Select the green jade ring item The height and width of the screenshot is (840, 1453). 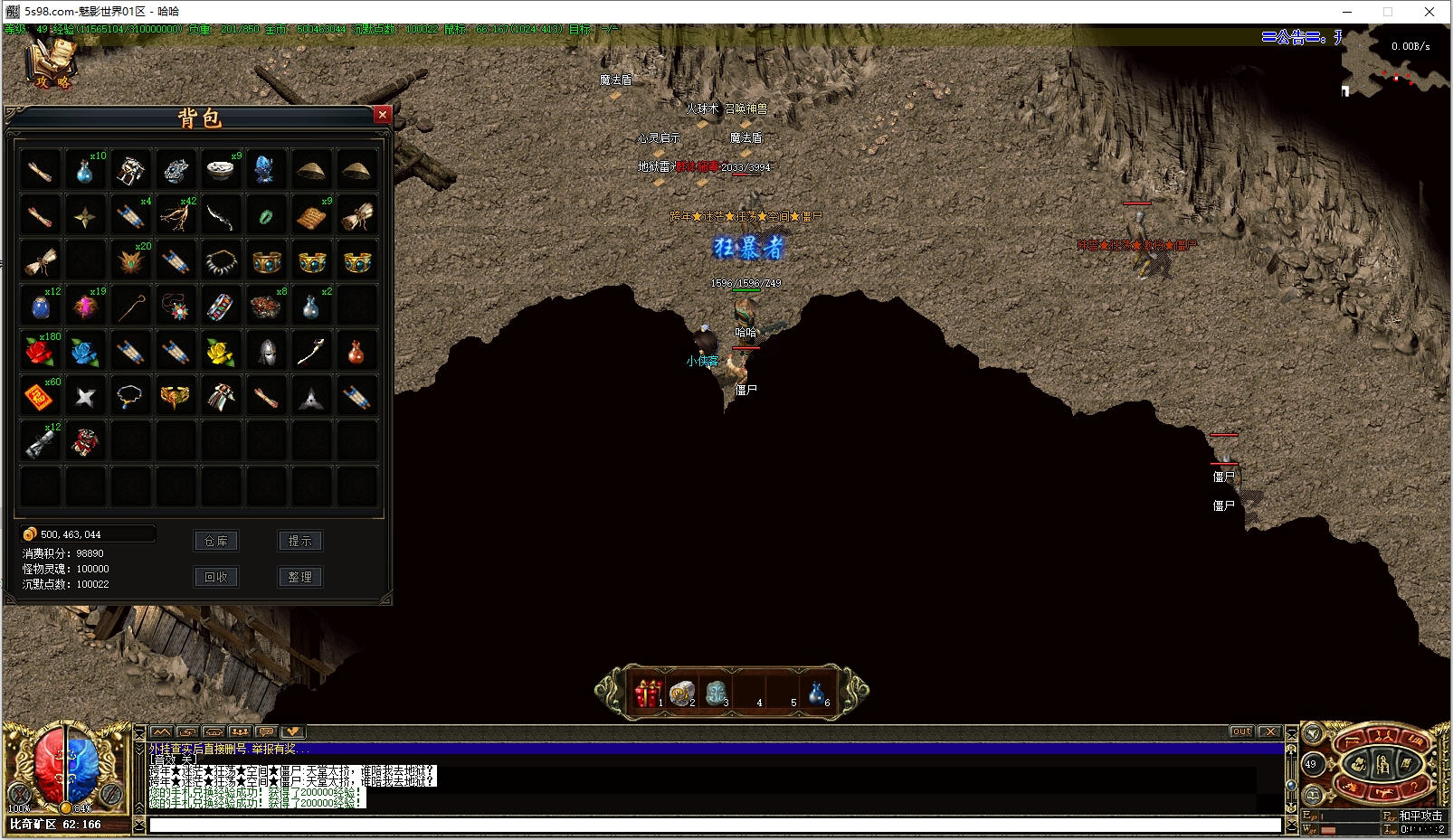[266, 215]
